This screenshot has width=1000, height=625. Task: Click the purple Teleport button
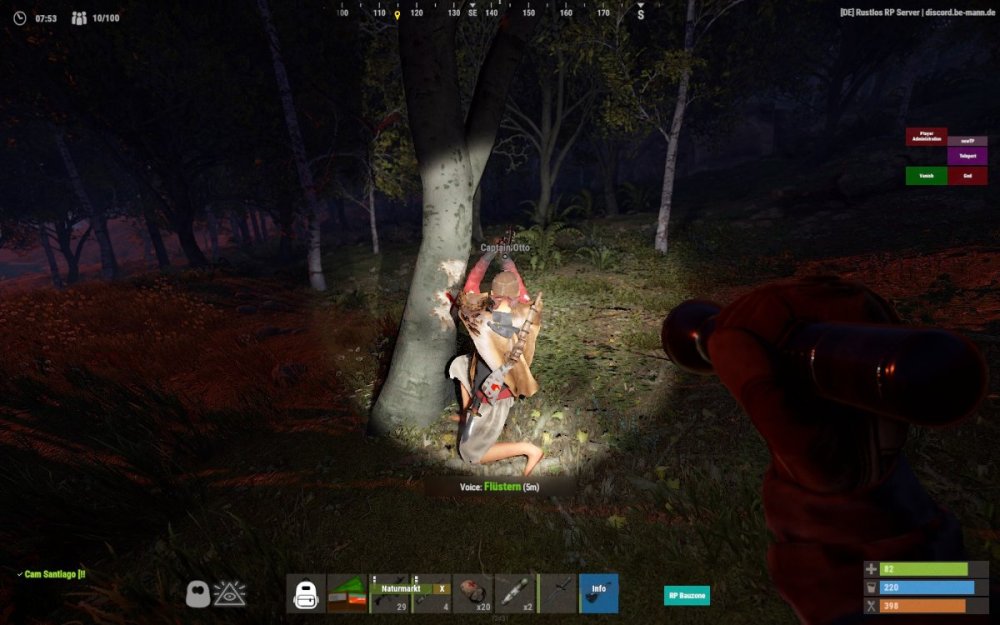(967, 156)
